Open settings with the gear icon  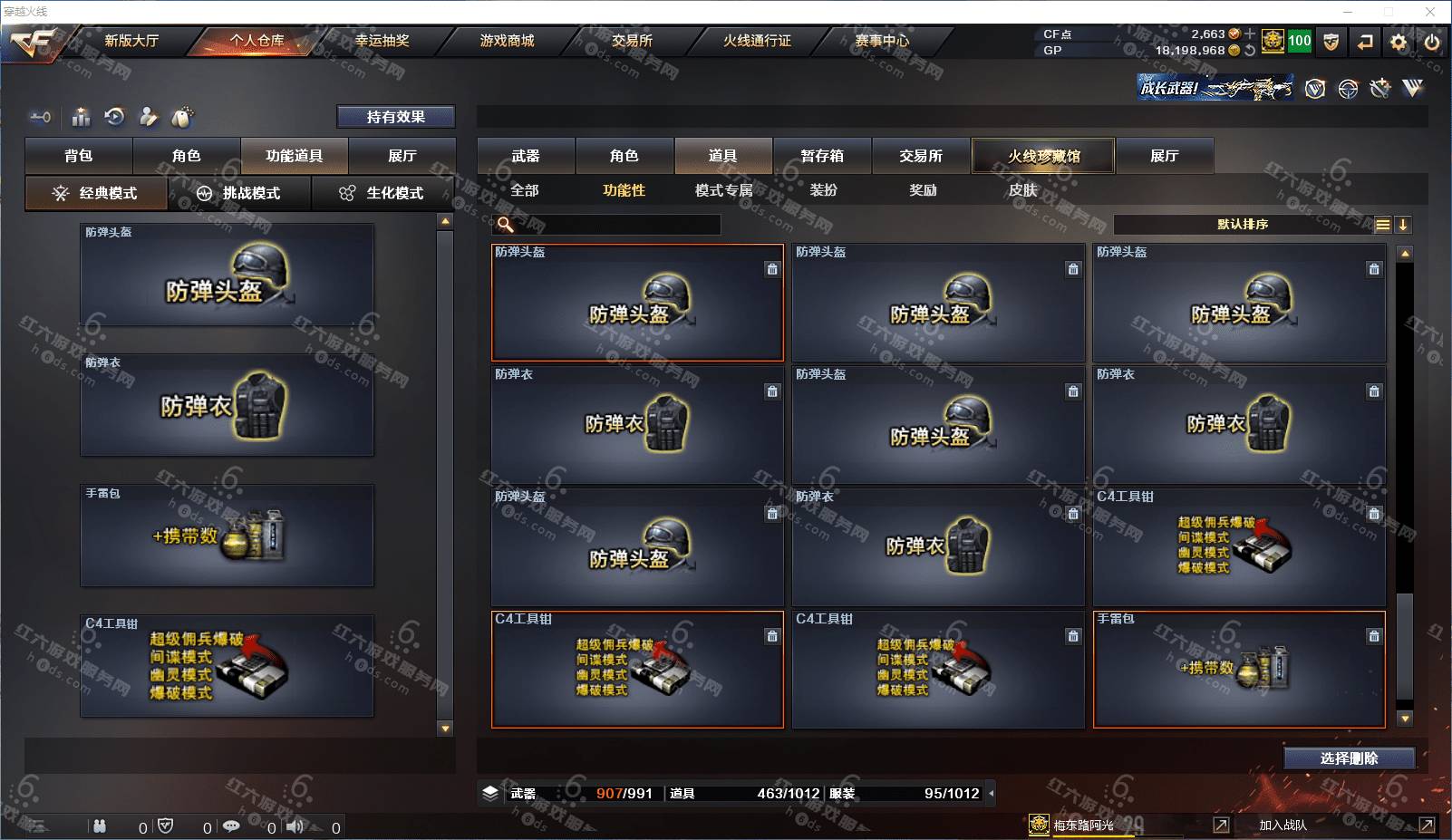click(1399, 42)
